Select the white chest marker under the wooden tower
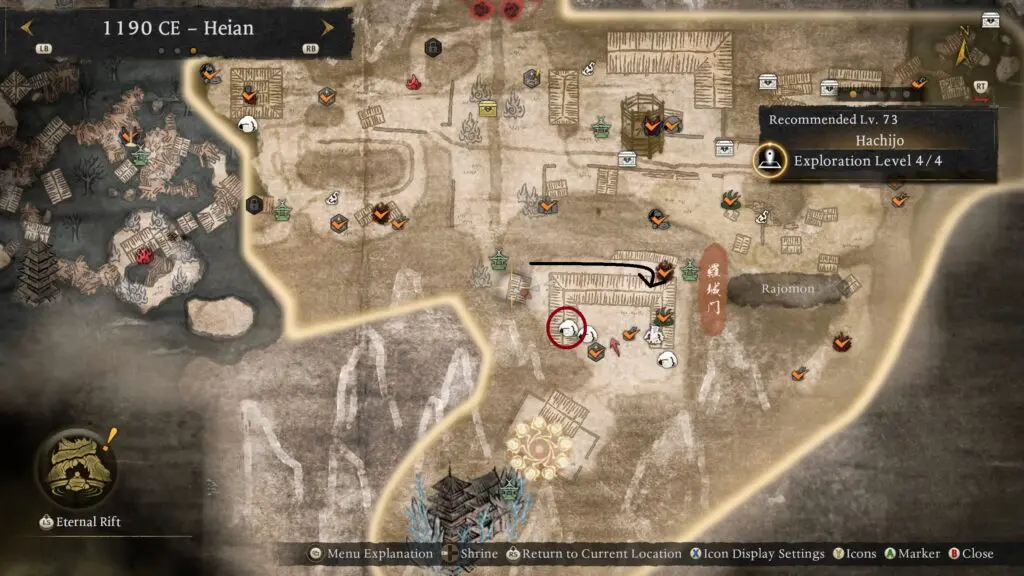 (627, 158)
